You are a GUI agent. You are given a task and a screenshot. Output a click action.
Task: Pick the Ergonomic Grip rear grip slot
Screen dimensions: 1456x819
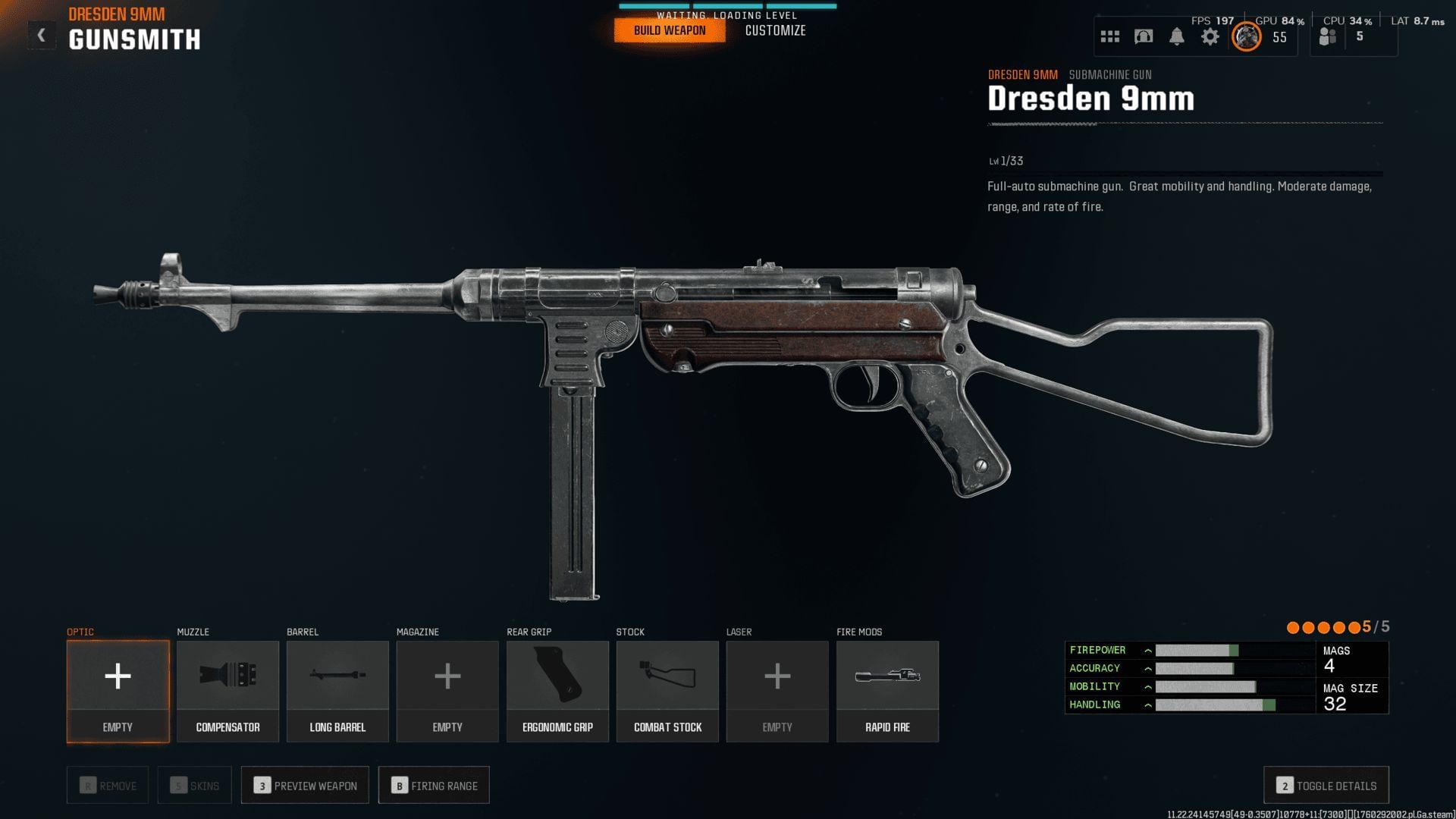point(557,691)
